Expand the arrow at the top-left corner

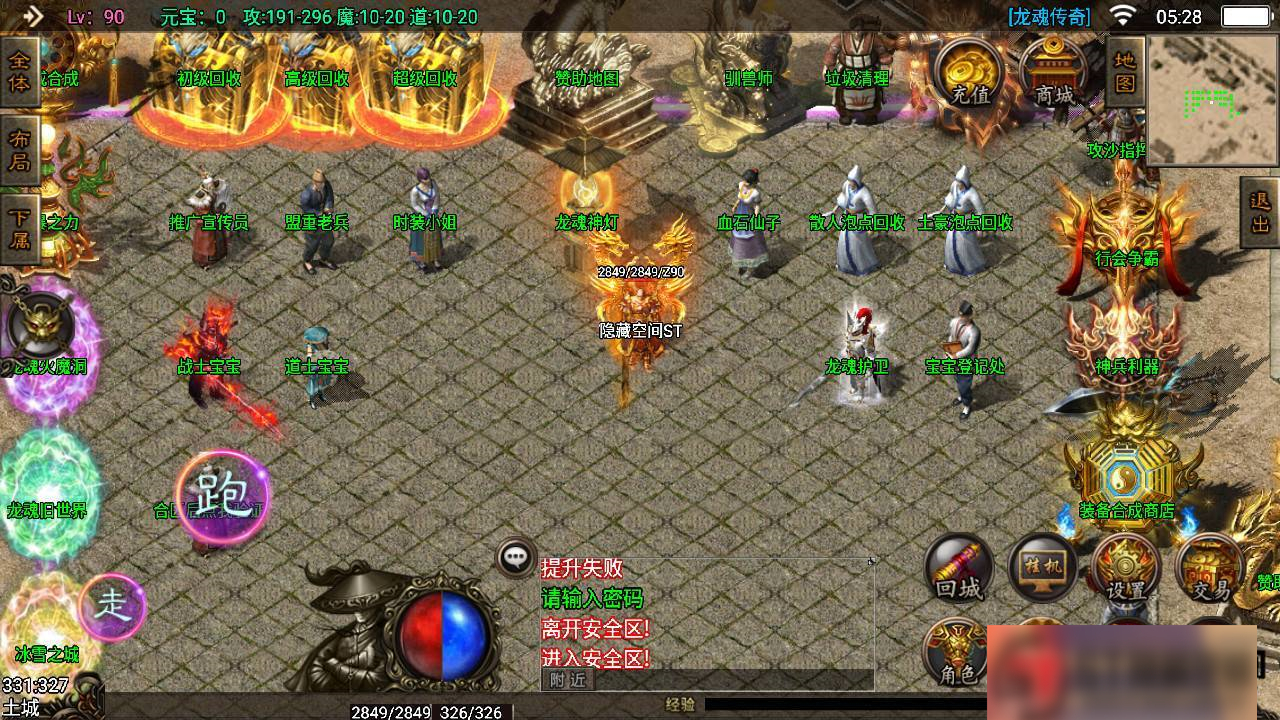(x=32, y=16)
